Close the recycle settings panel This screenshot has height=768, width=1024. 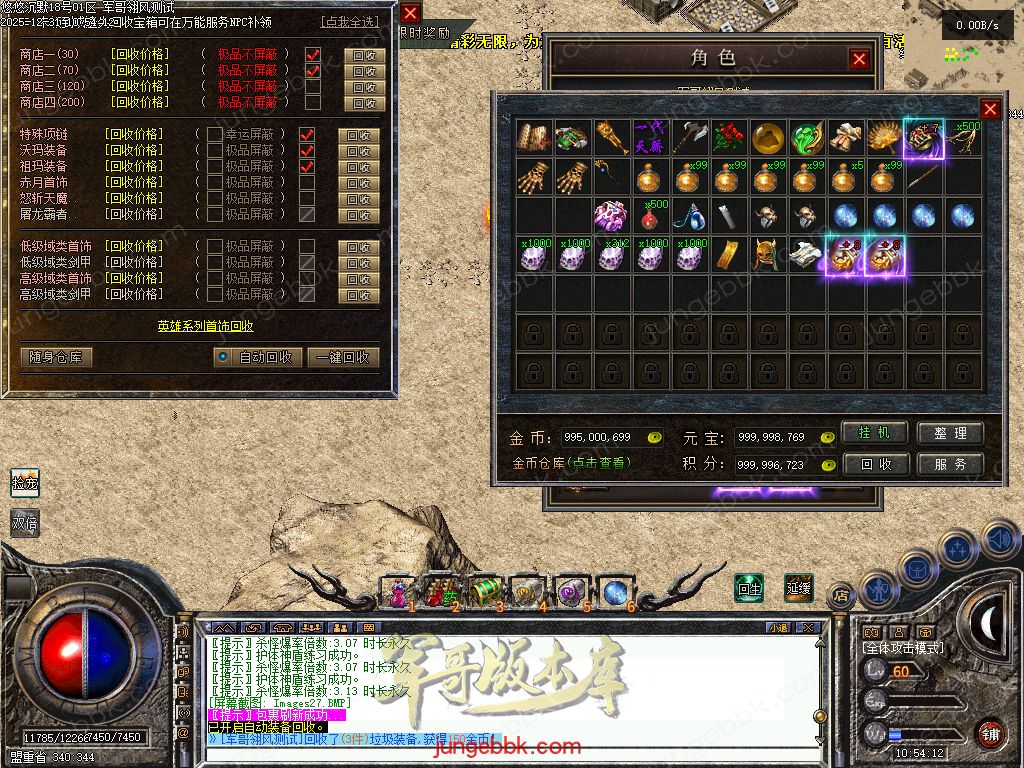click(410, 13)
